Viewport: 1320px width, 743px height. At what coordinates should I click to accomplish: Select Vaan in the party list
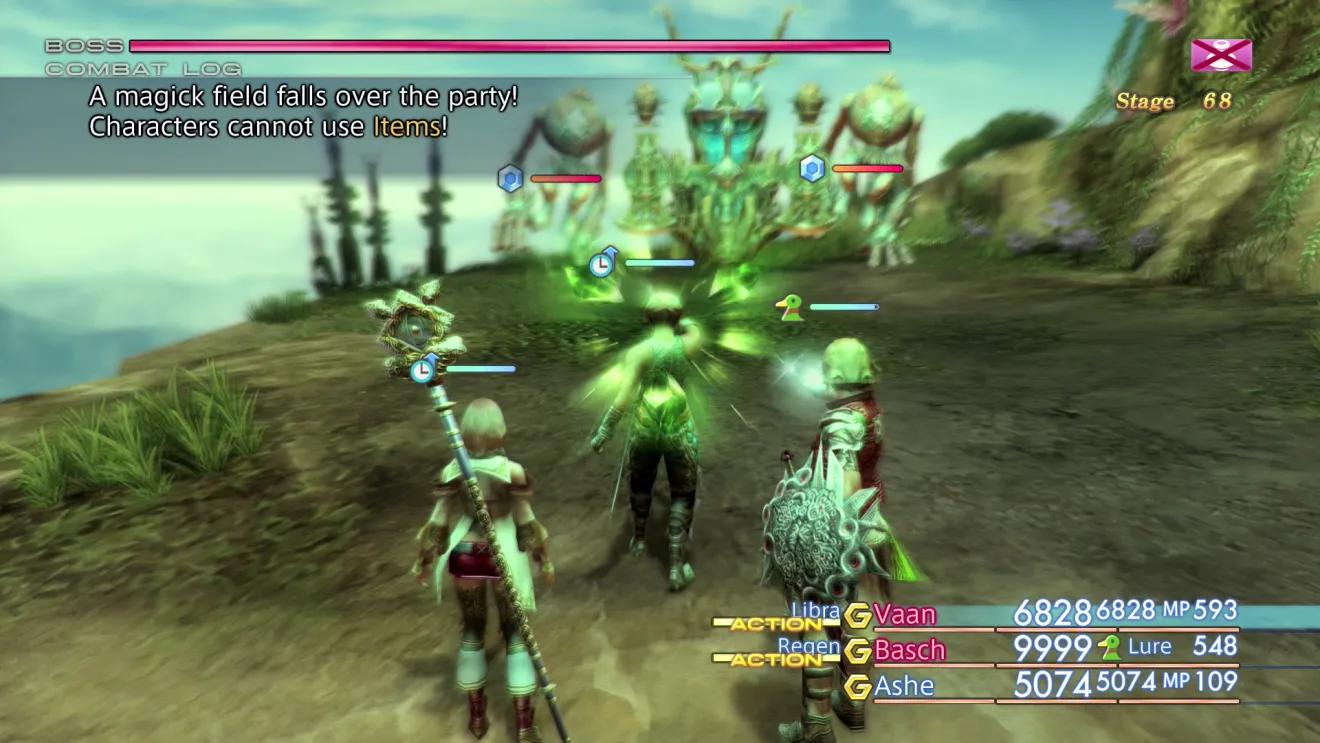pyautogui.click(x=904, y=614)
